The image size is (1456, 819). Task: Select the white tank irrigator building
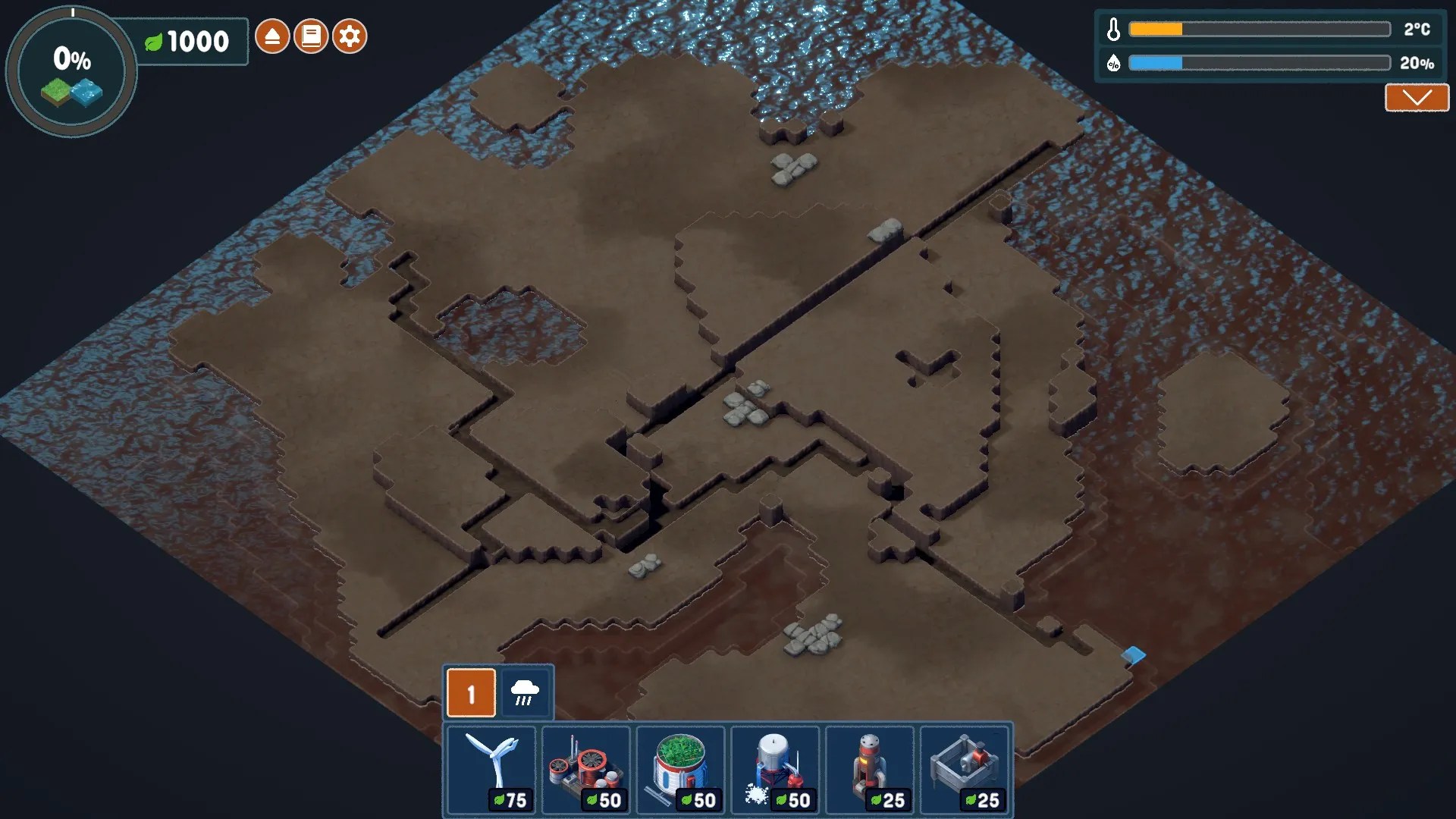775,770
